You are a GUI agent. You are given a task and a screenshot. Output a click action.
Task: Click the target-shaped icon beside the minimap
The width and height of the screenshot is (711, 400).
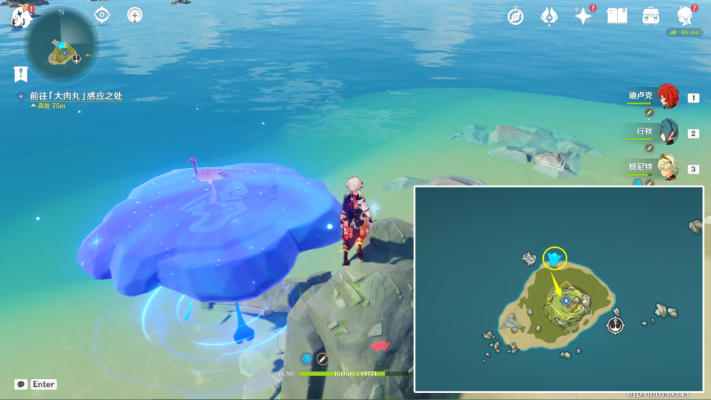[x=102, y=15]
